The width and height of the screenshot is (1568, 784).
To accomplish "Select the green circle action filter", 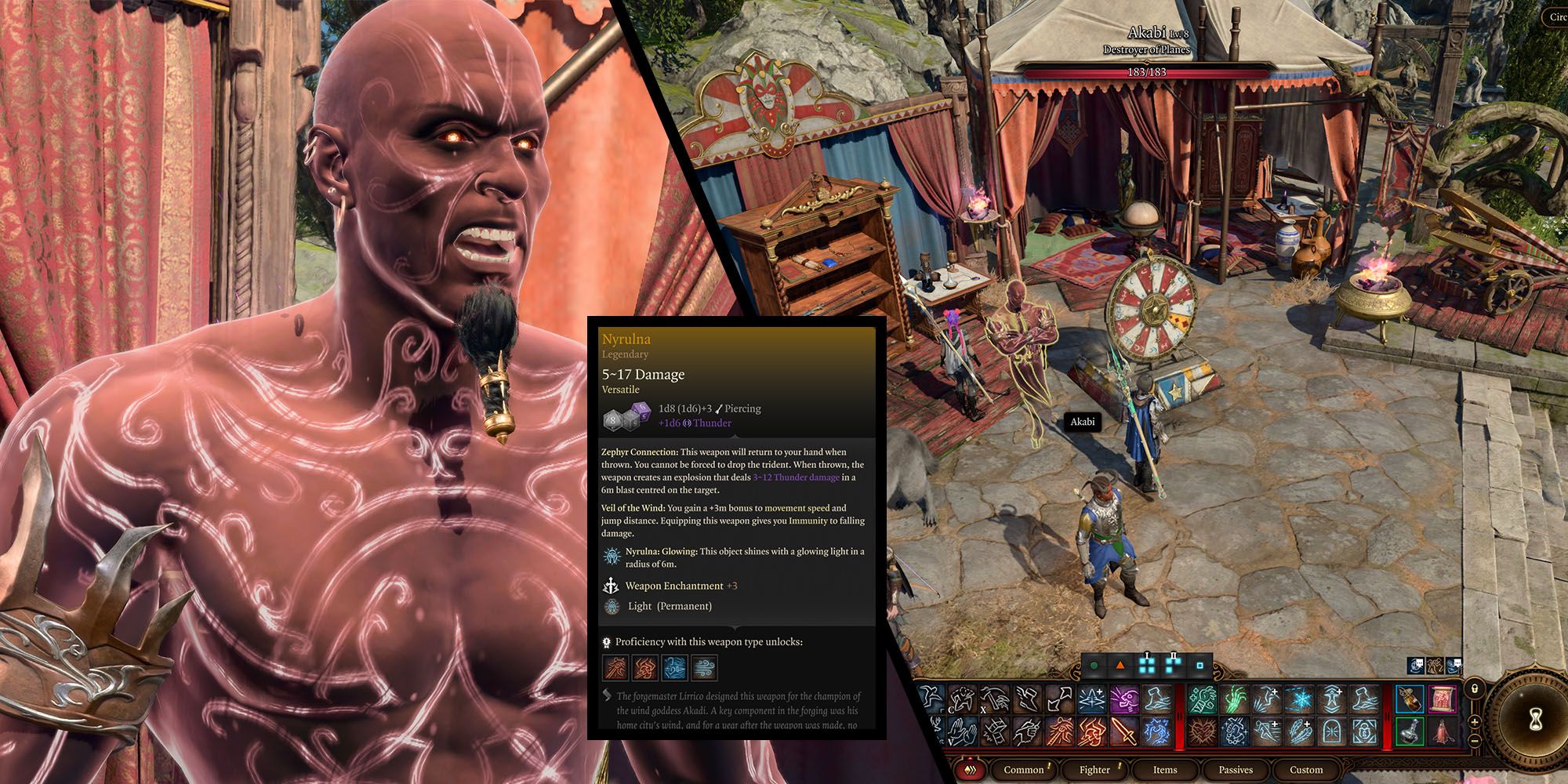I will point(1094,666).
